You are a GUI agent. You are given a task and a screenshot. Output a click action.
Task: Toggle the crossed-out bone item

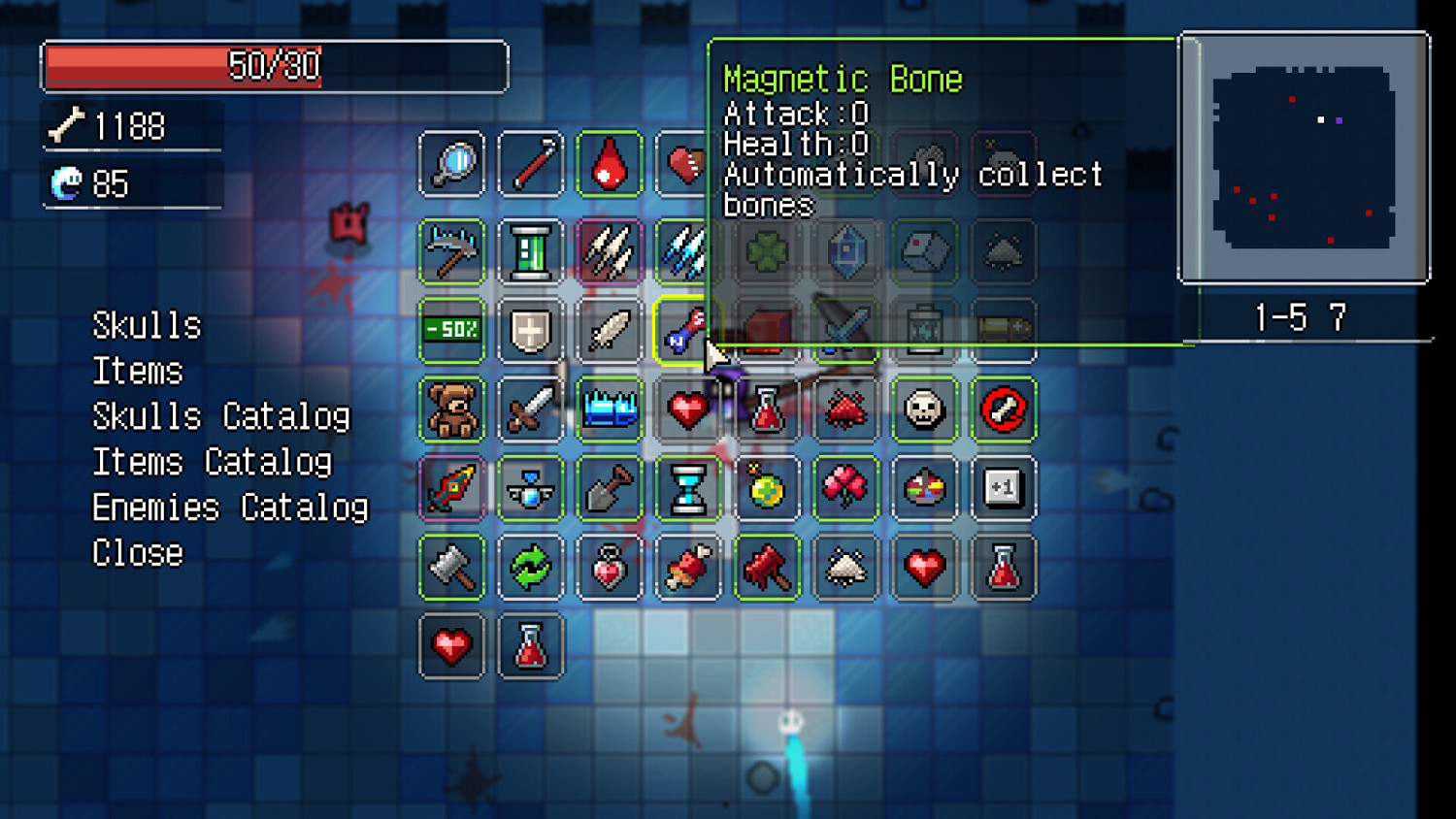click(1004, 409)
